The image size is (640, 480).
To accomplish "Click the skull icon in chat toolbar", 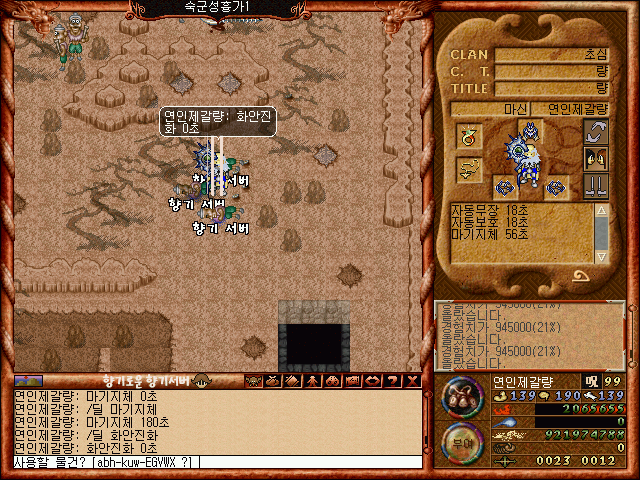I will 253,380.
